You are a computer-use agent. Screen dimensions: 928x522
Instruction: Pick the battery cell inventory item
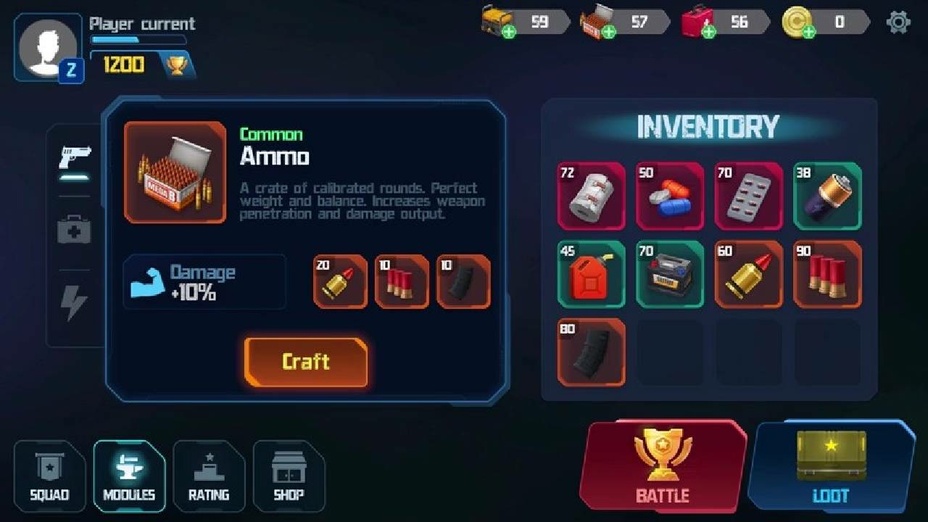(827, 196)
